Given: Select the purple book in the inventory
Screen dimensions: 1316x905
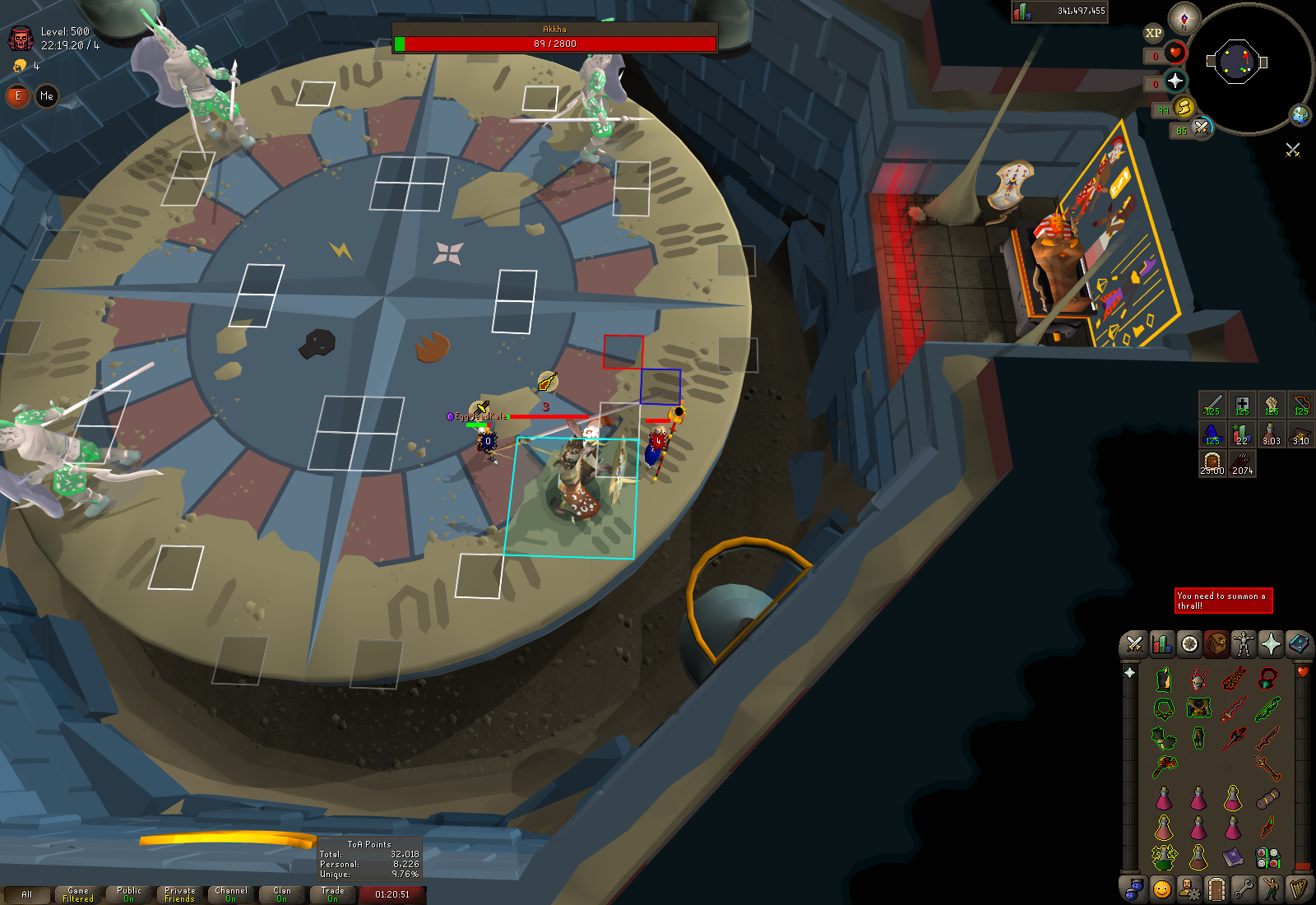Looking at the screenshot, I should click(x=1233, y=858).
